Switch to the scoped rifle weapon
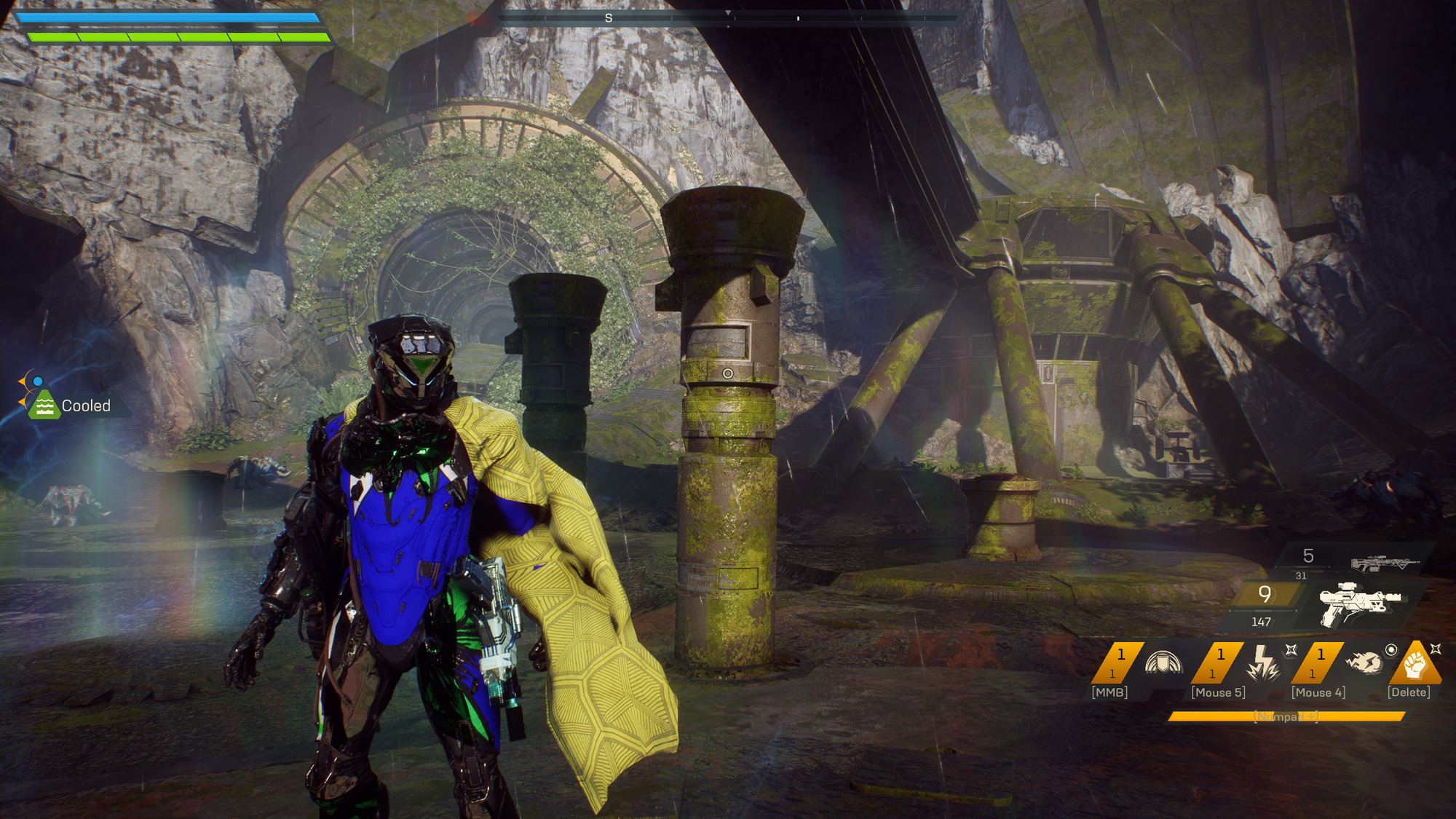This screenshot has width=1456, height=819. [1385, 563]
